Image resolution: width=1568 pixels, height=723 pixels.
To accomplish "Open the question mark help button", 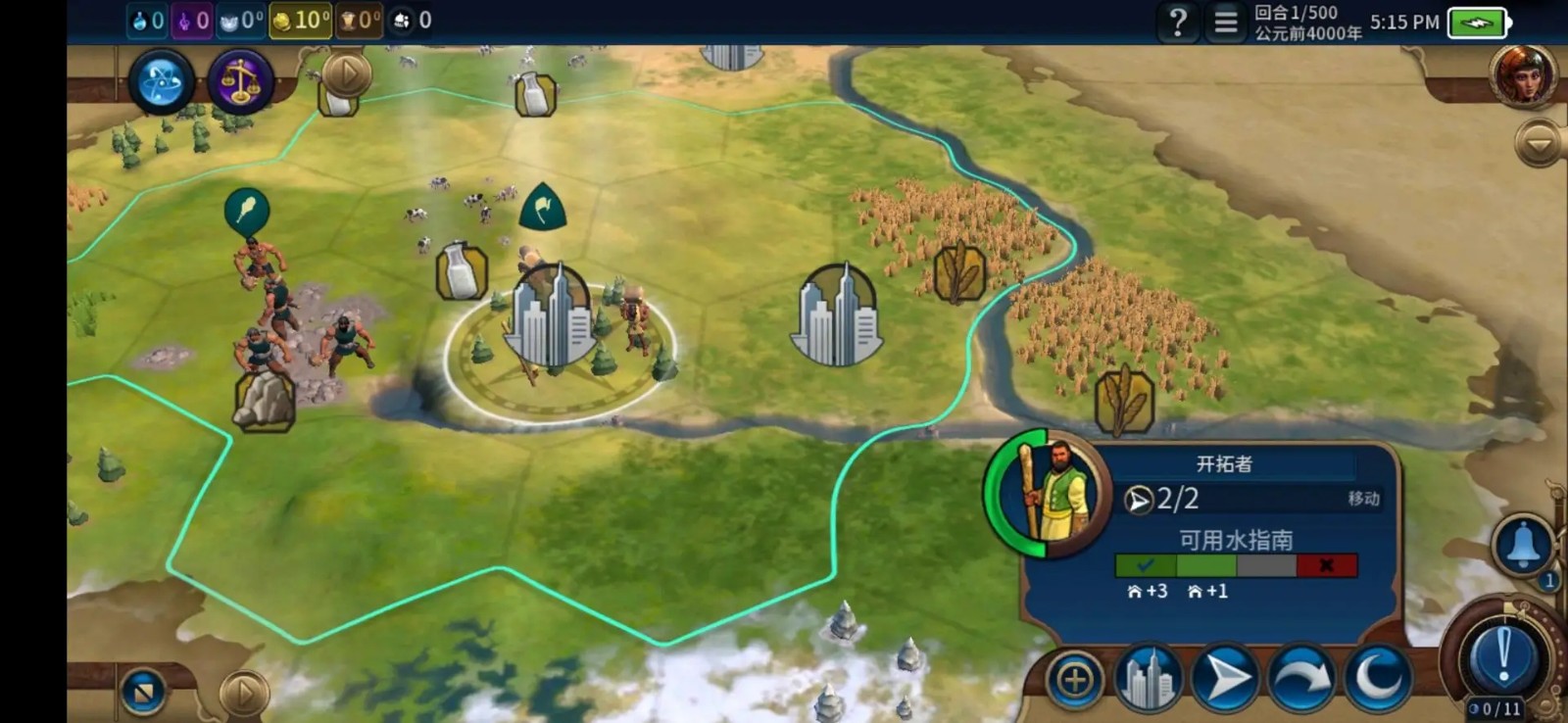I will click(1178, 22).
